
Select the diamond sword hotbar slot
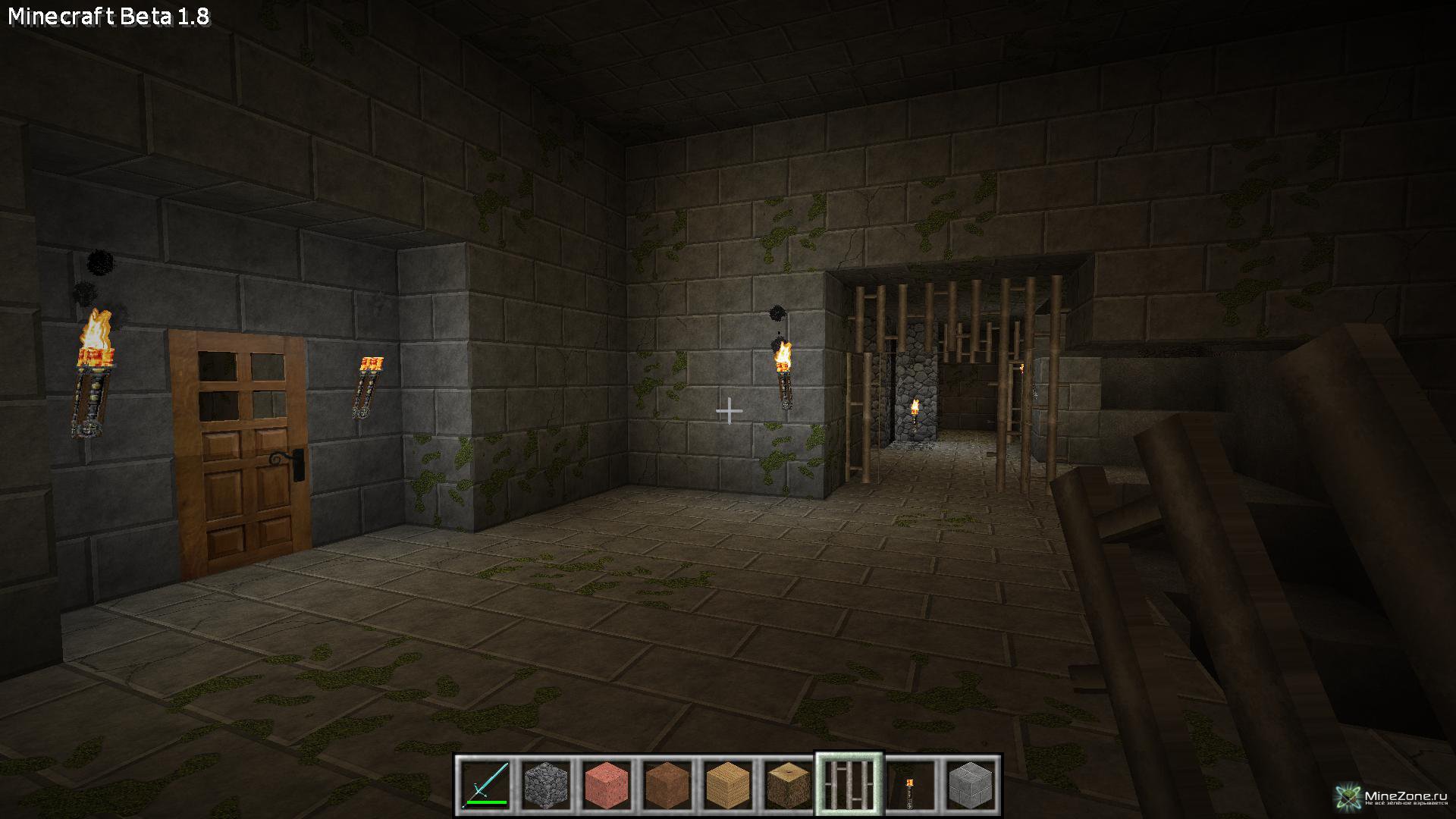(485, 785)
